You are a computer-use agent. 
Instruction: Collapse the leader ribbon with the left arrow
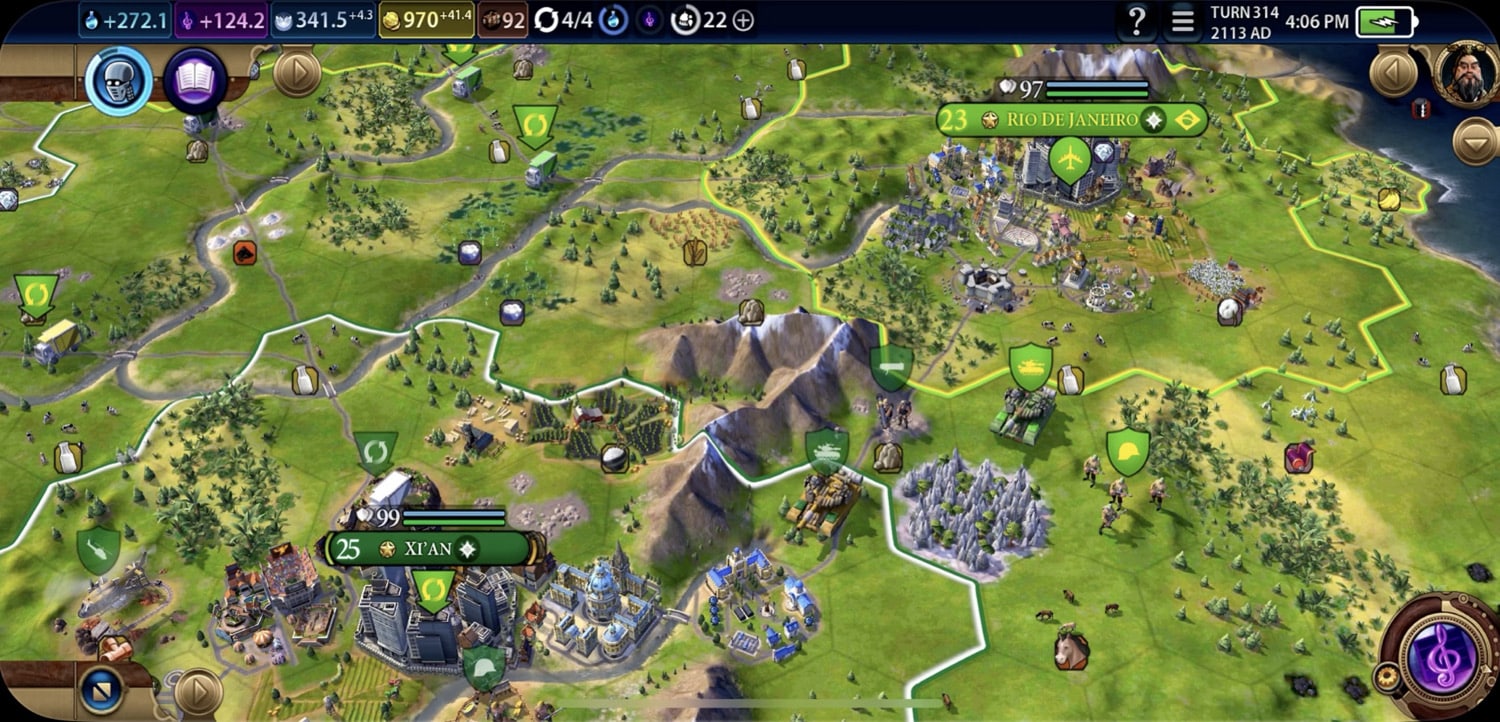pyautogui.click(x=1393, y=73)
